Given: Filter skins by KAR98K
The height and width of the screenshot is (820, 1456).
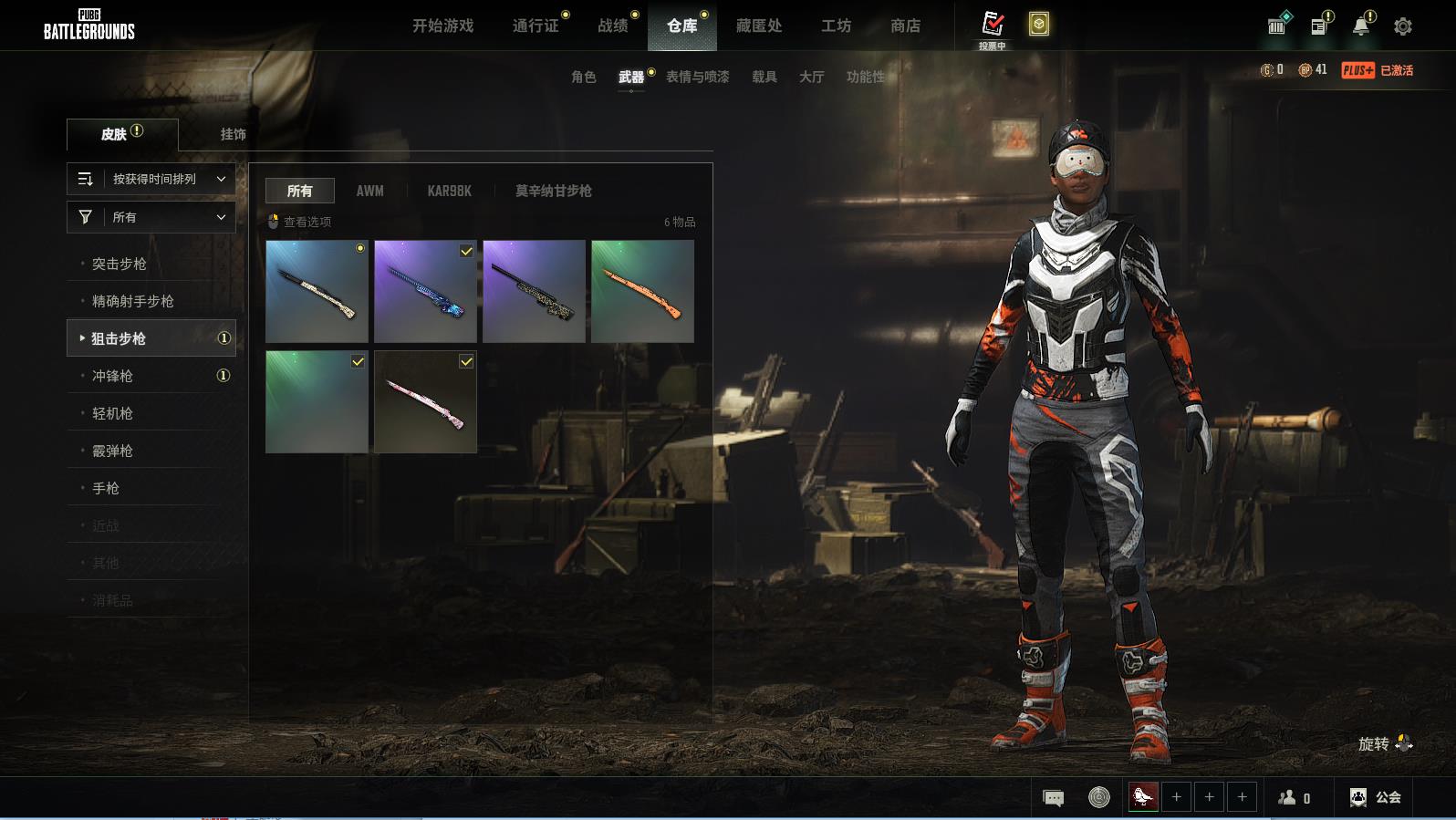Looking at the screenshot, I should tap(449, 191).
